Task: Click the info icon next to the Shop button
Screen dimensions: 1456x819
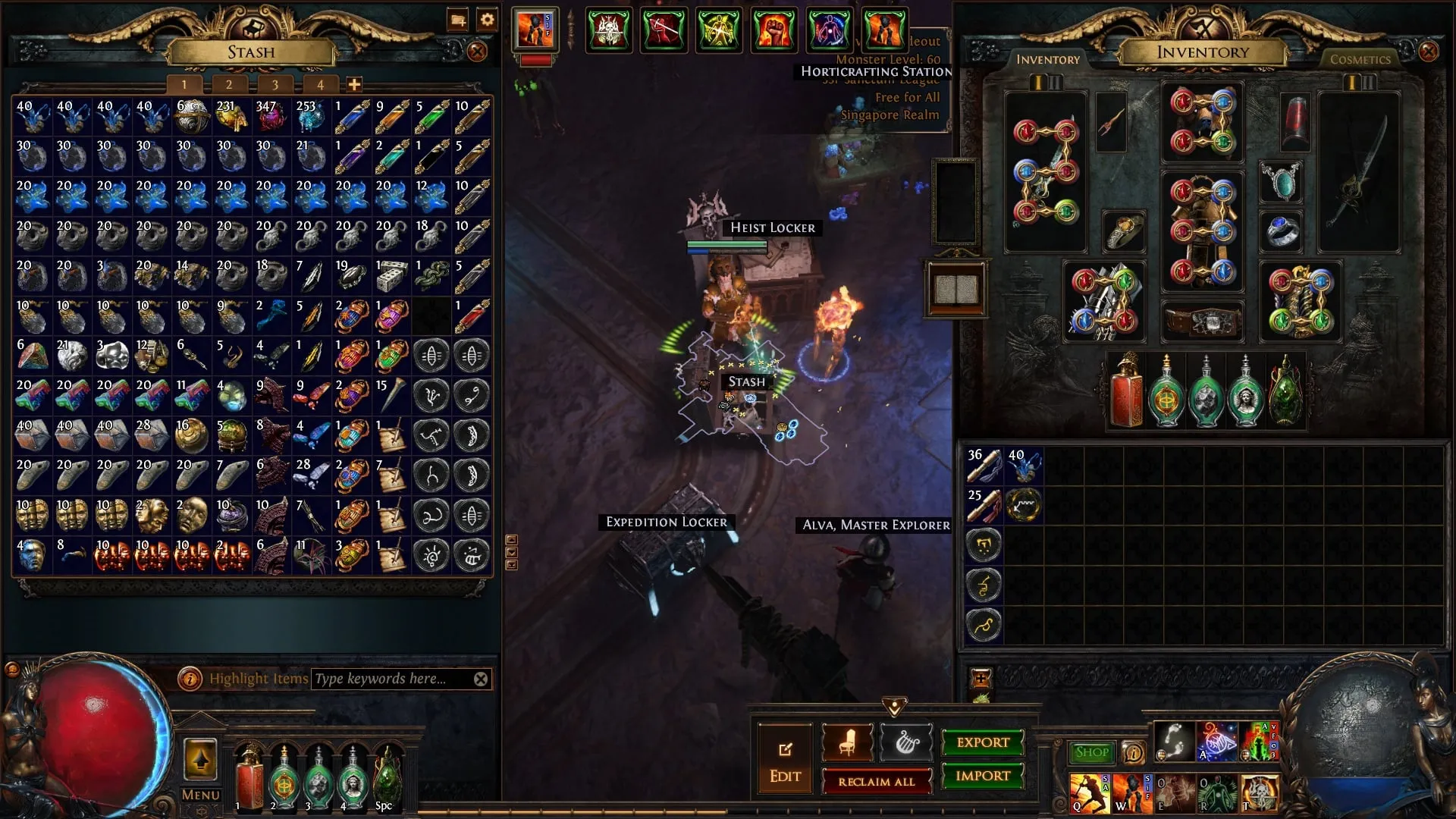Action: (1133, 753)
